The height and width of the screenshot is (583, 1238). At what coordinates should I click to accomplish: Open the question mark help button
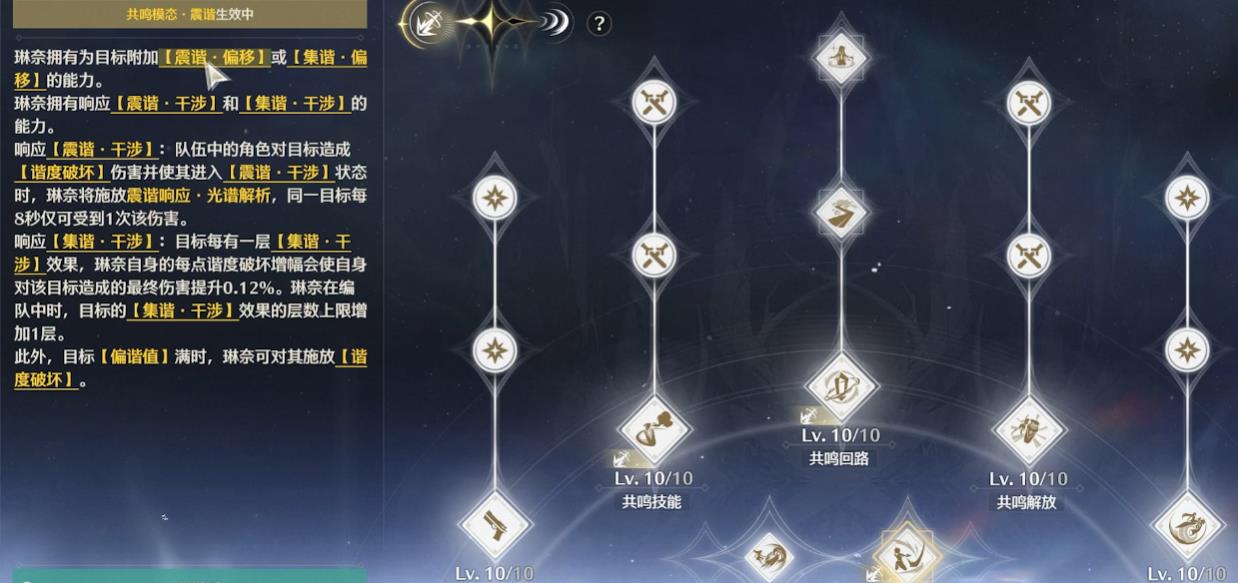pos(598,24)
